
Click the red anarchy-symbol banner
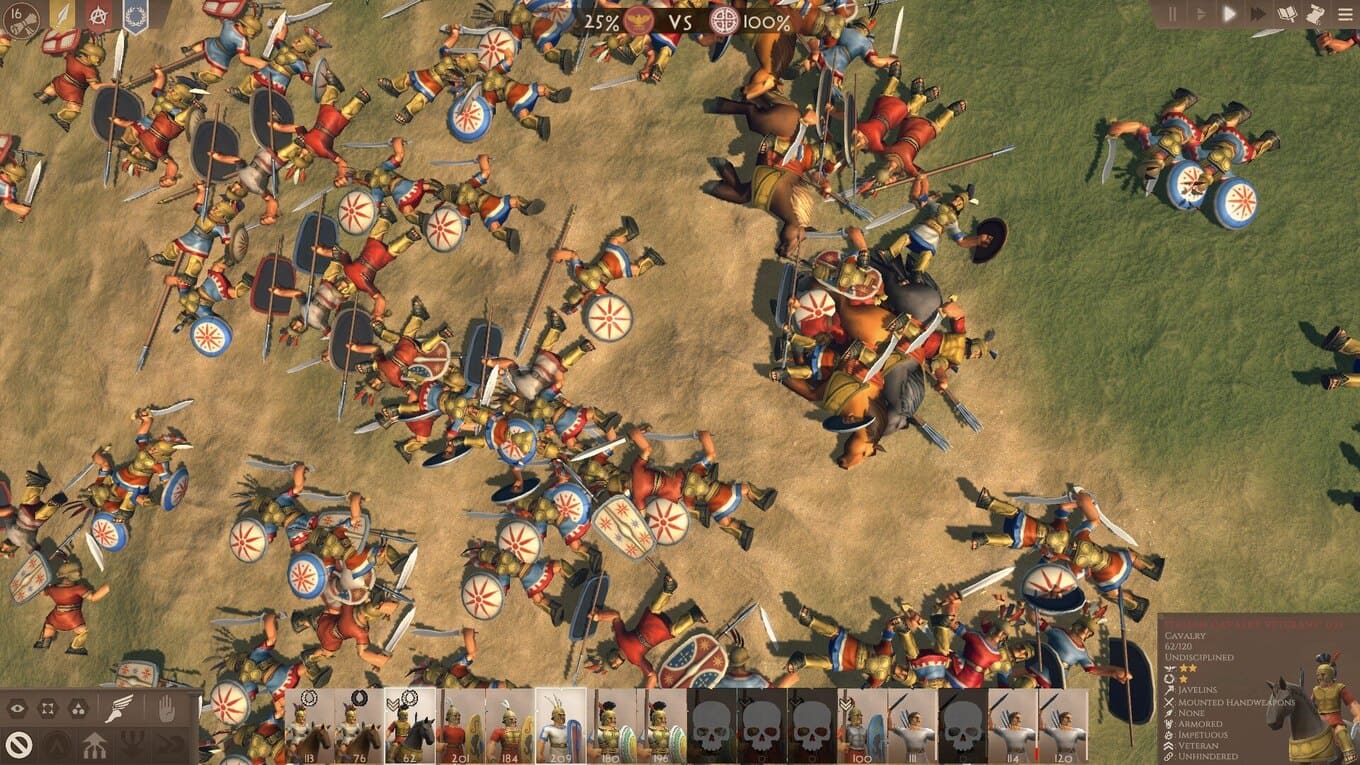99,15
